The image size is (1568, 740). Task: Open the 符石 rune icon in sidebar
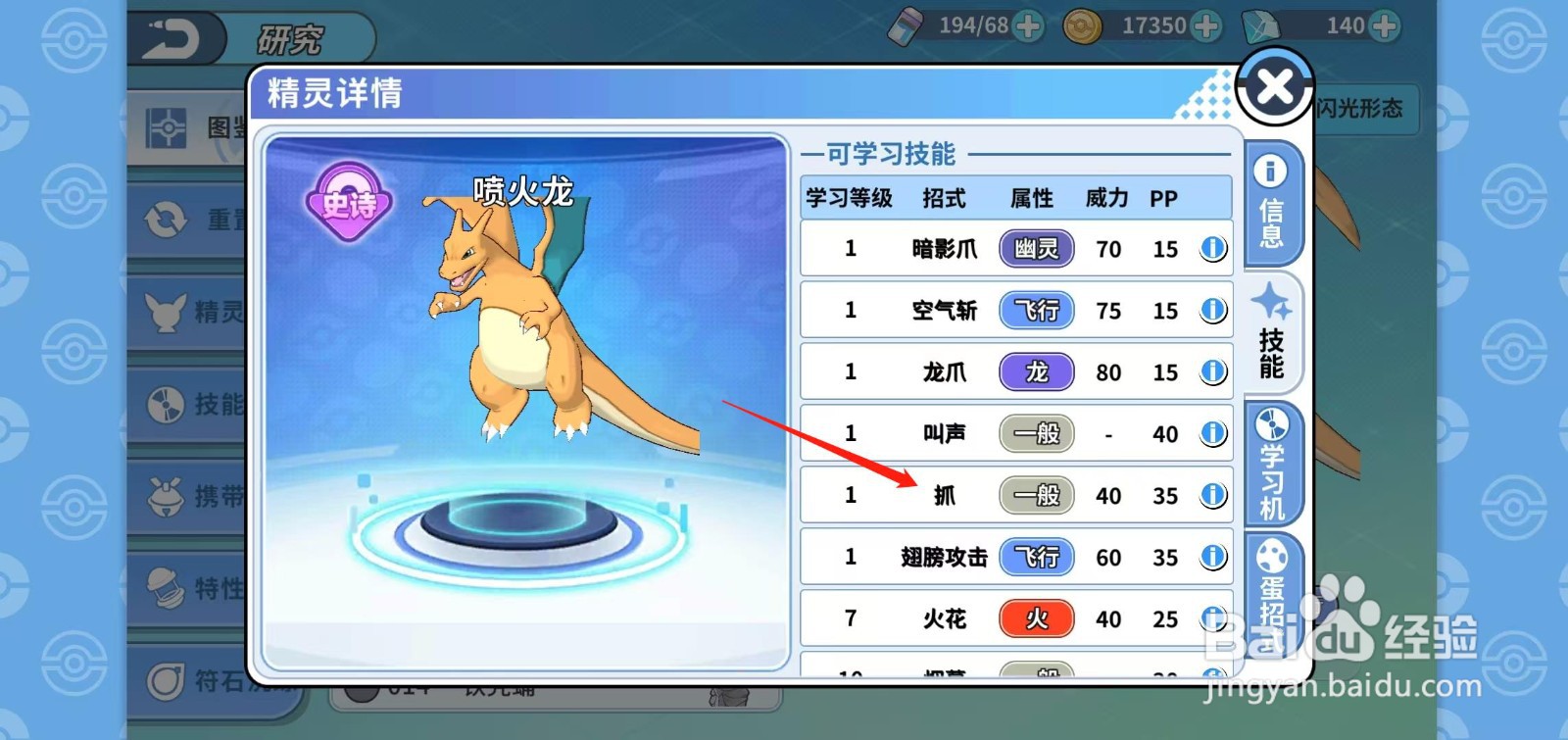click(x=167, y=674)
